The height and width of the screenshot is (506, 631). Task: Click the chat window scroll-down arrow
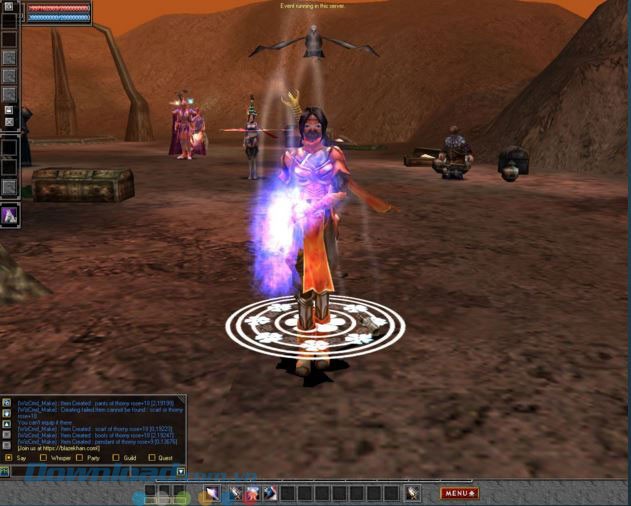[x=181, y=470]
